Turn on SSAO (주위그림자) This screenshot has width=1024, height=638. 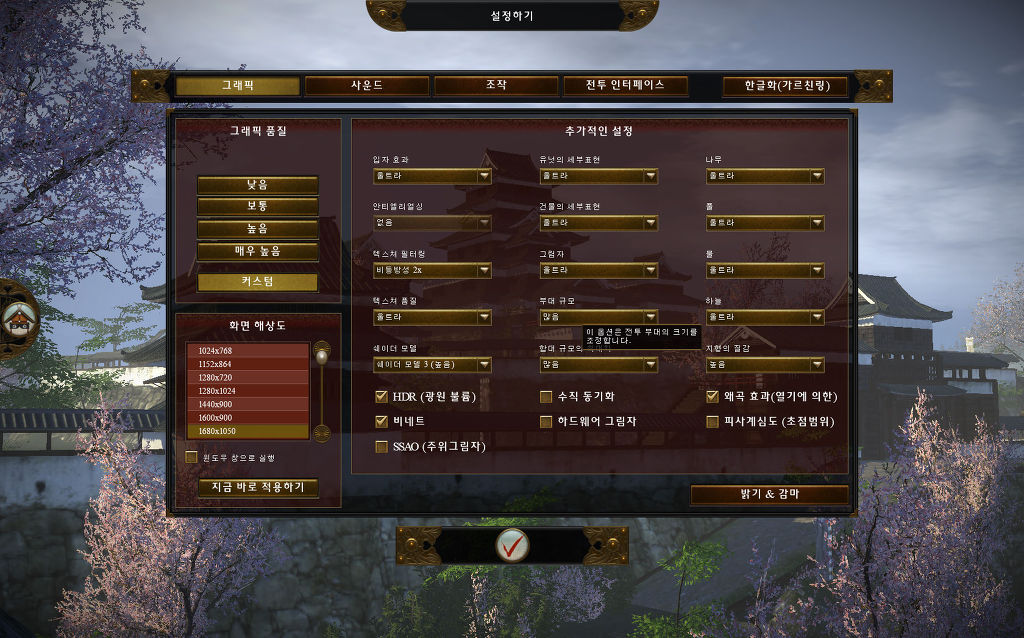point(381,447)
